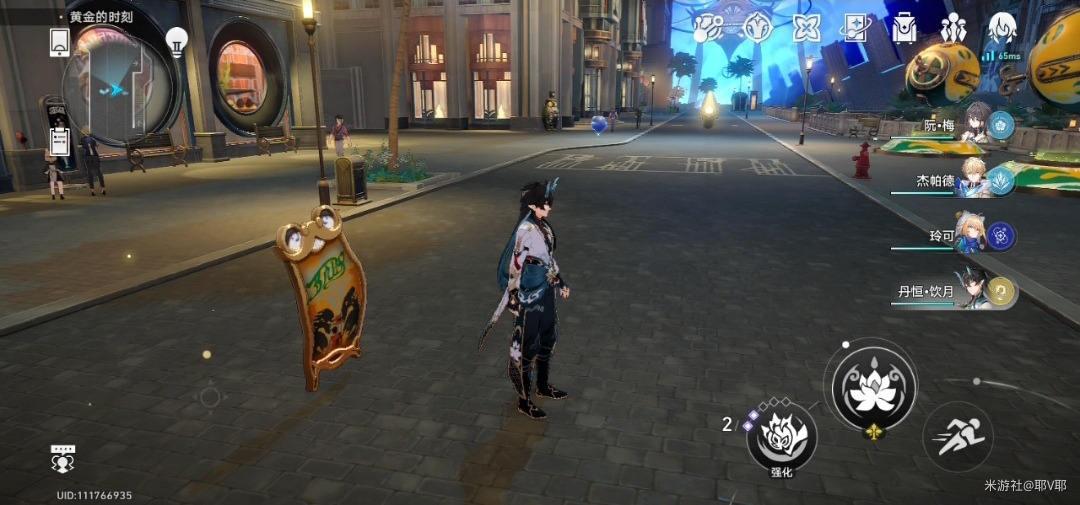Open the connected-nodes icon in the top bar
Image resolution: width=1080 pixels, height=505 pixels.
pos(710,28)
